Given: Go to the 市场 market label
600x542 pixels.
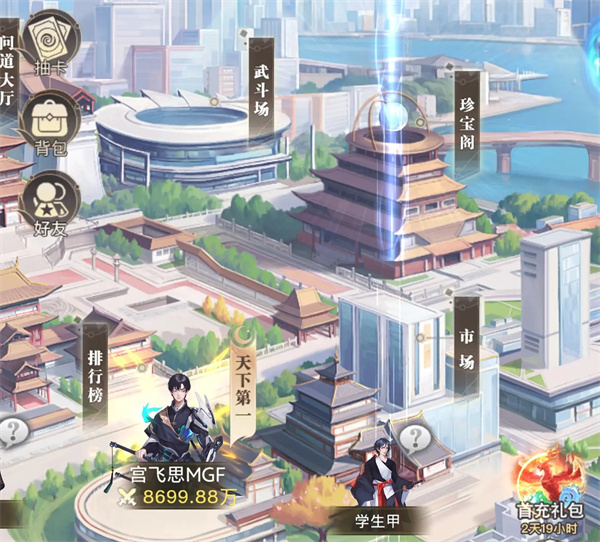Looking at the screenshot, I should tap(465, 347).
